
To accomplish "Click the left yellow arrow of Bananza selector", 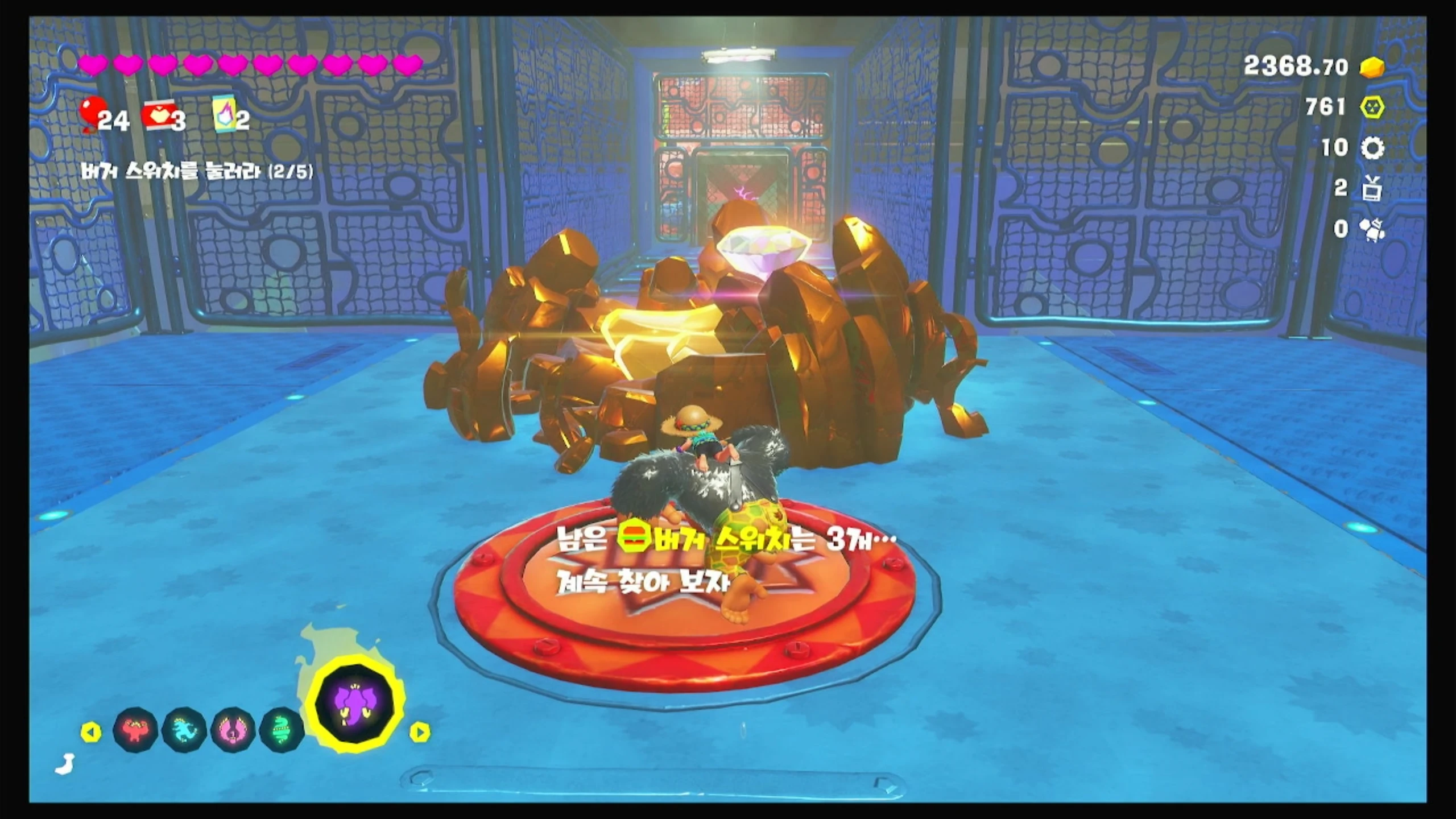I will click(91, 732).
